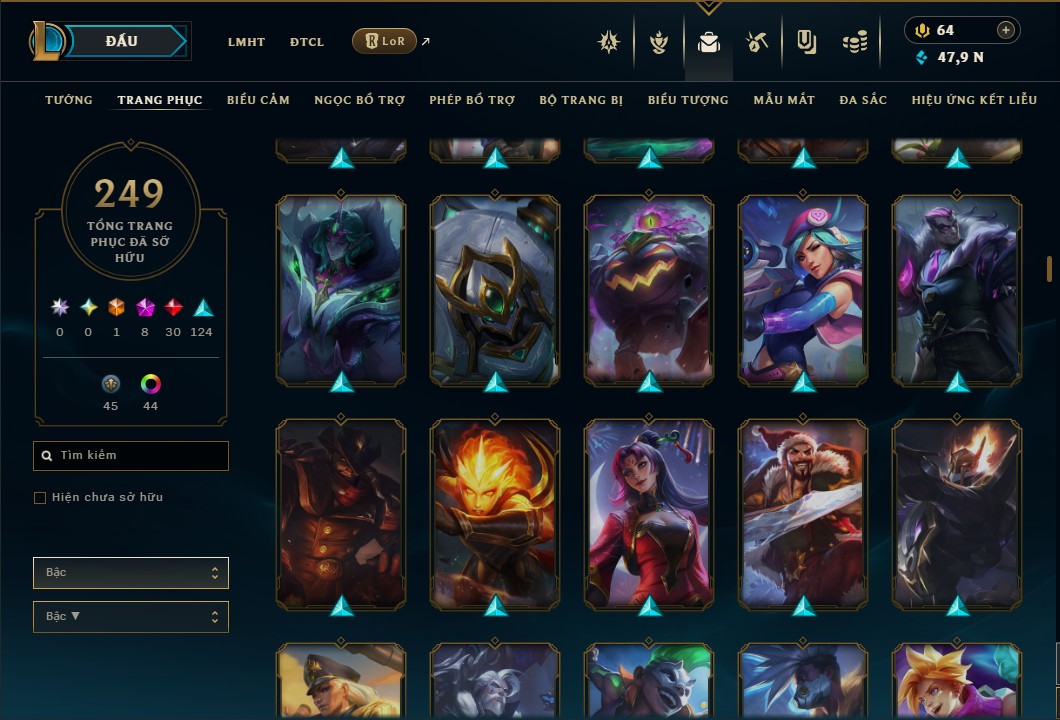
Task: Launch the LoR button
Action: point(384,41)
